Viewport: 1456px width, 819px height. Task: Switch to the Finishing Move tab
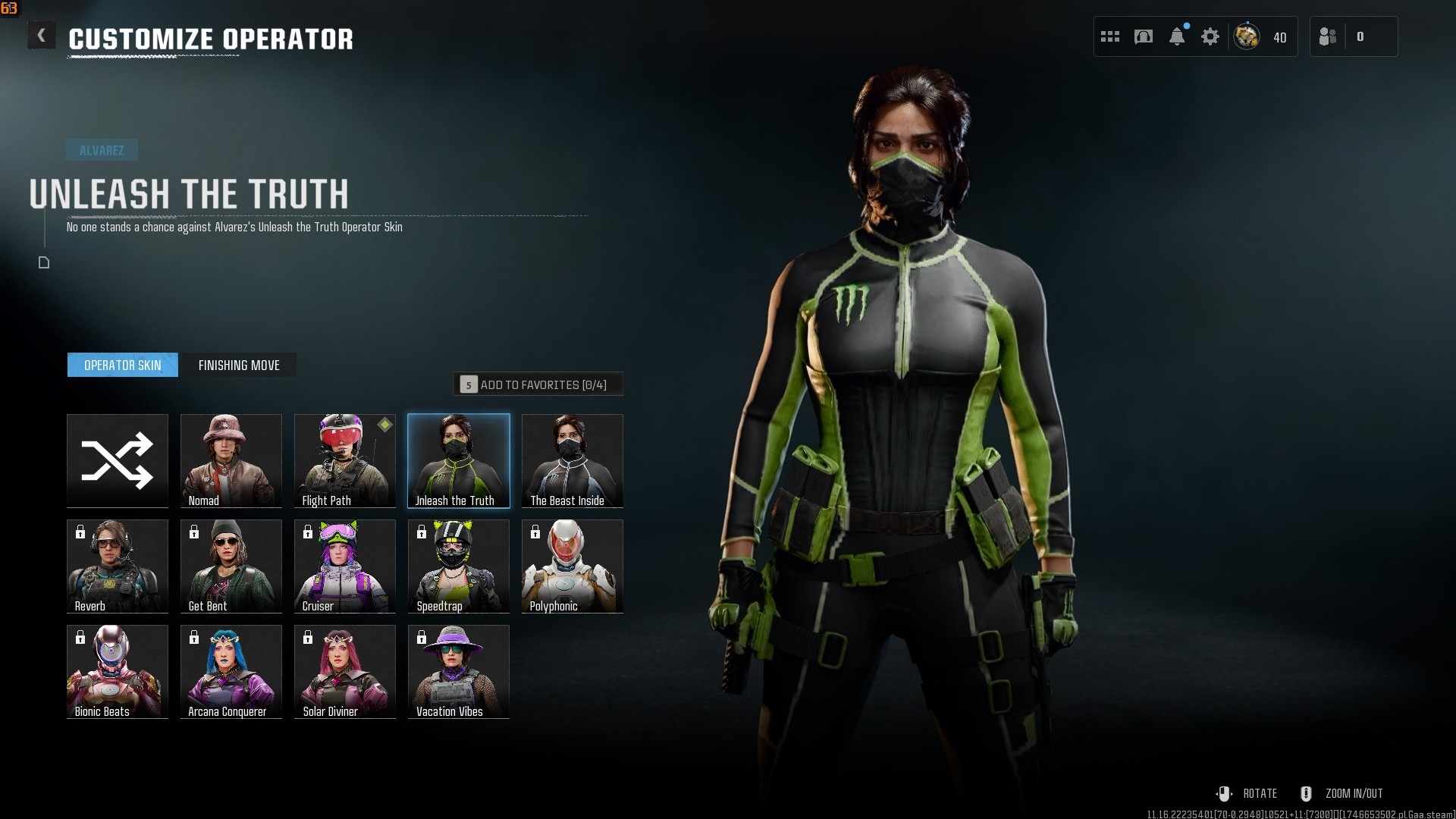(239, 365)
